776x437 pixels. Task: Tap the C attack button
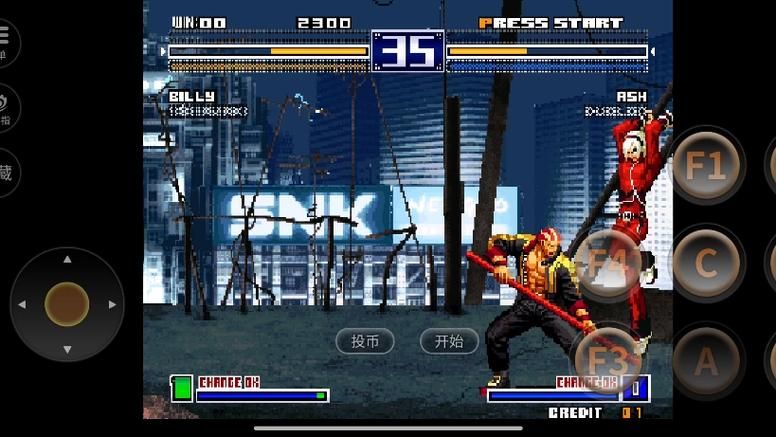click(705, 263)
